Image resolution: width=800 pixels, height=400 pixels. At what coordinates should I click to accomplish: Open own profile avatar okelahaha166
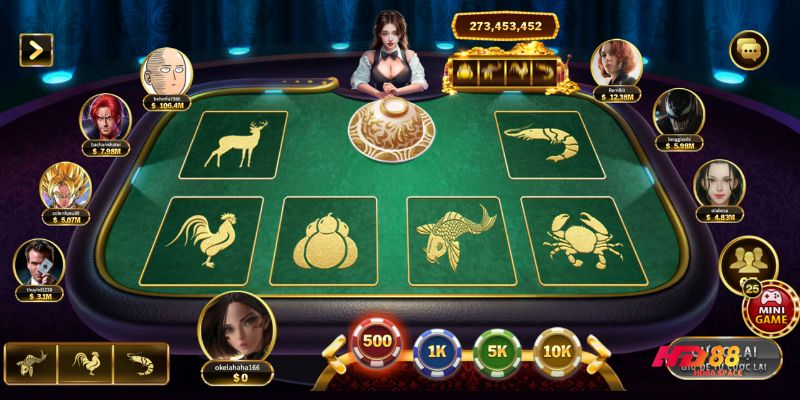[x=236, y=328]
